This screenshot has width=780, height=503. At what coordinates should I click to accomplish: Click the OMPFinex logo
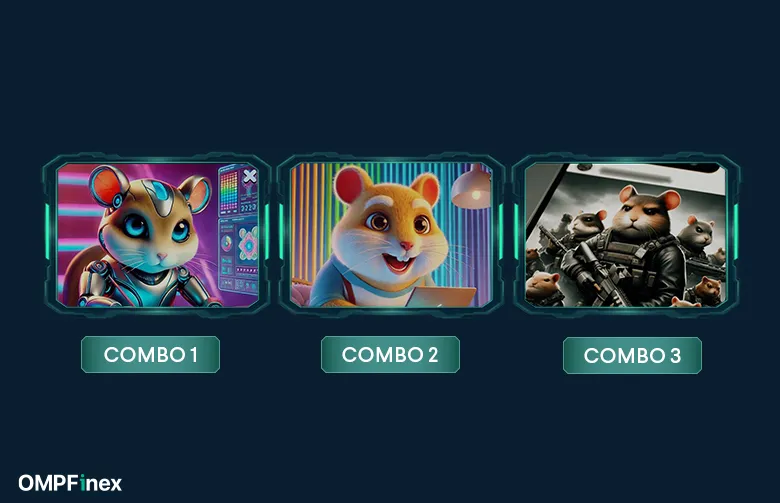click(x=70, y=484)
